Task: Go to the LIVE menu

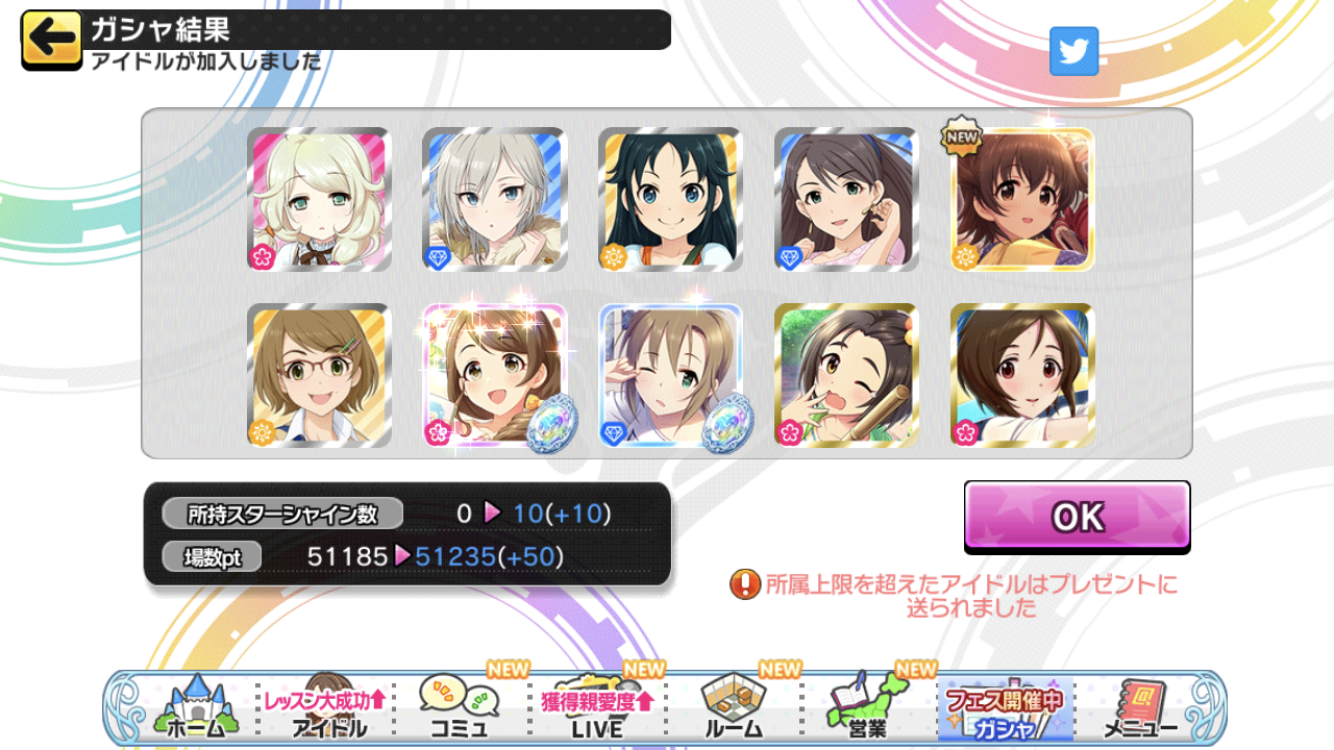Action: pos(596,708)
